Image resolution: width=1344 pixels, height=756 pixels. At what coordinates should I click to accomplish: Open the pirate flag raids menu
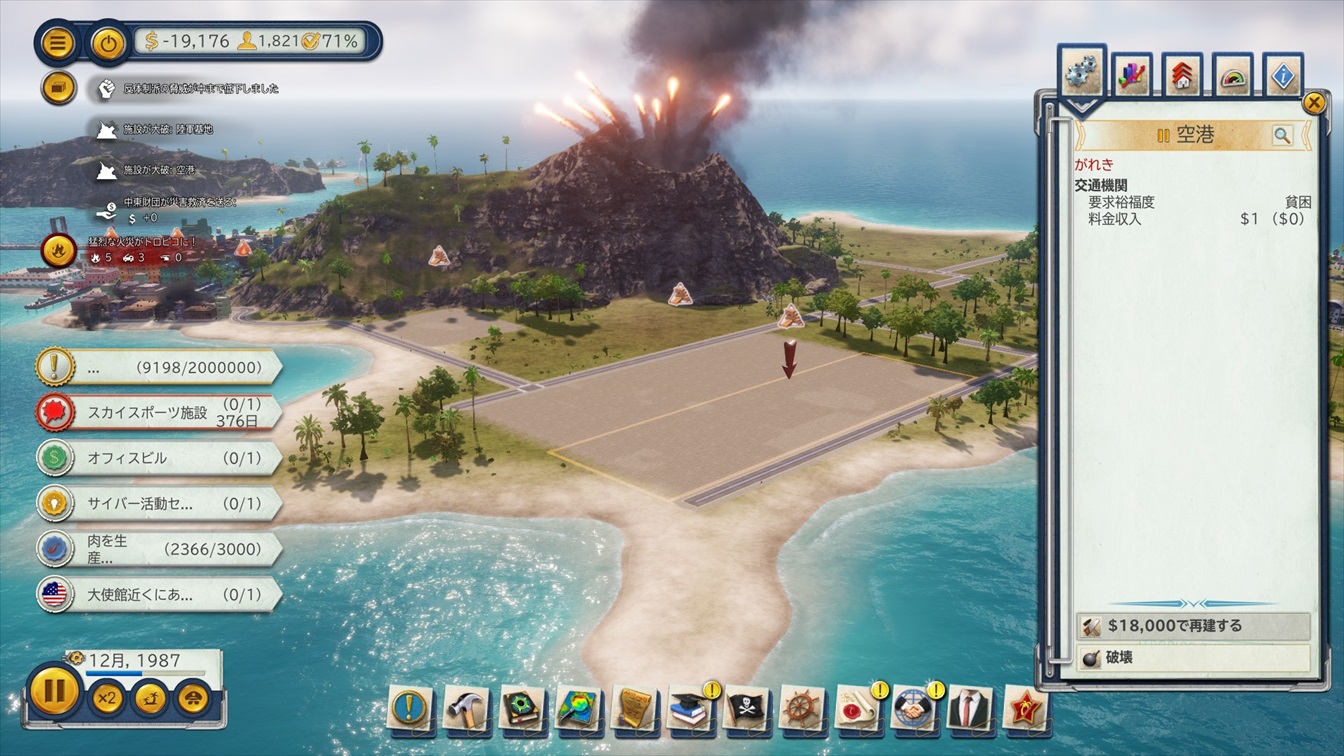pyautogui.click(x=745, y=706)
